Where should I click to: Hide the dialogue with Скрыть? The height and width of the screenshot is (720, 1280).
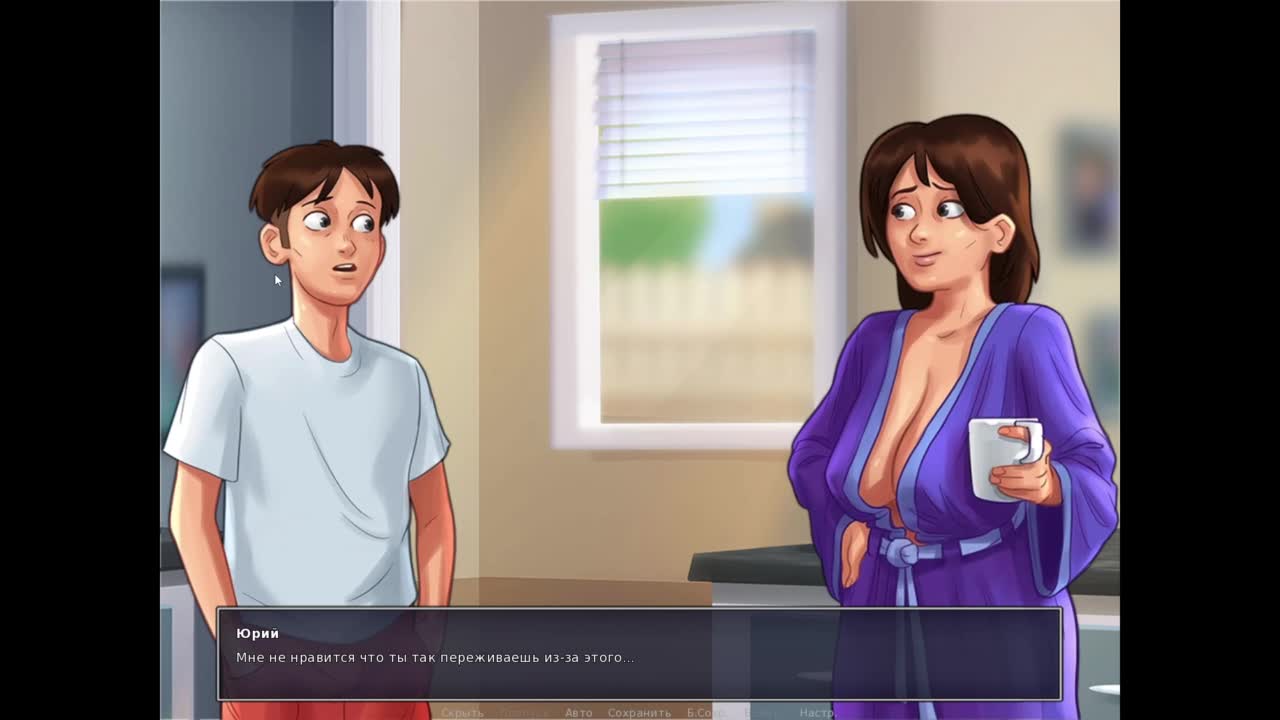point(462,712)
